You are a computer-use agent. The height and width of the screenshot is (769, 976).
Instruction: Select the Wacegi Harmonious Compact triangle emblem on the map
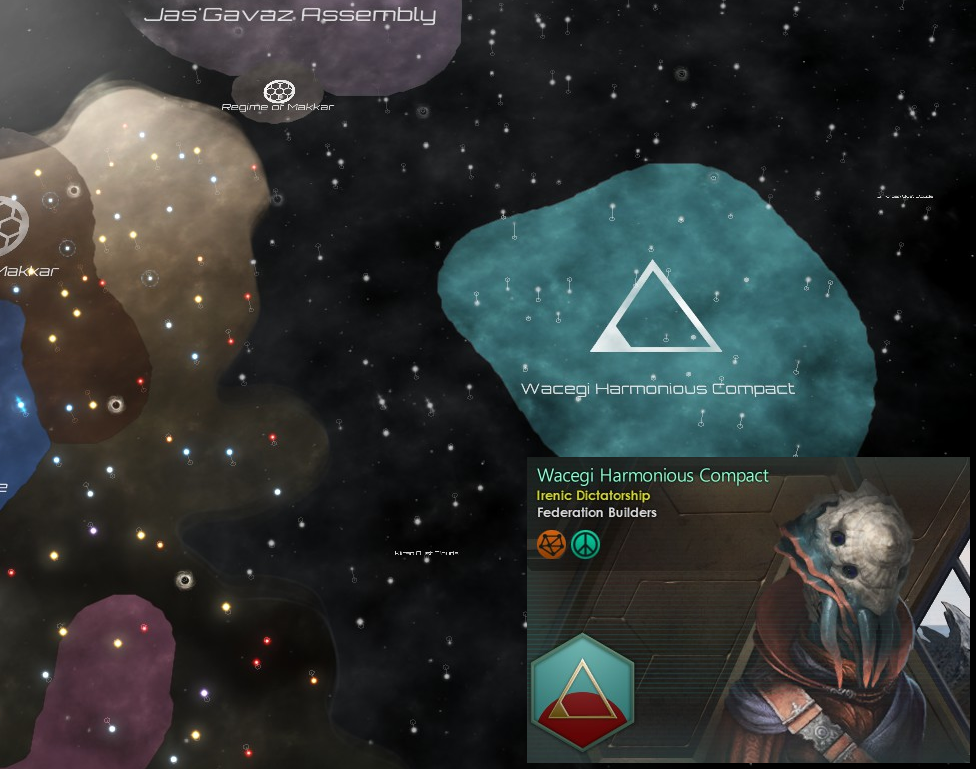655,310
